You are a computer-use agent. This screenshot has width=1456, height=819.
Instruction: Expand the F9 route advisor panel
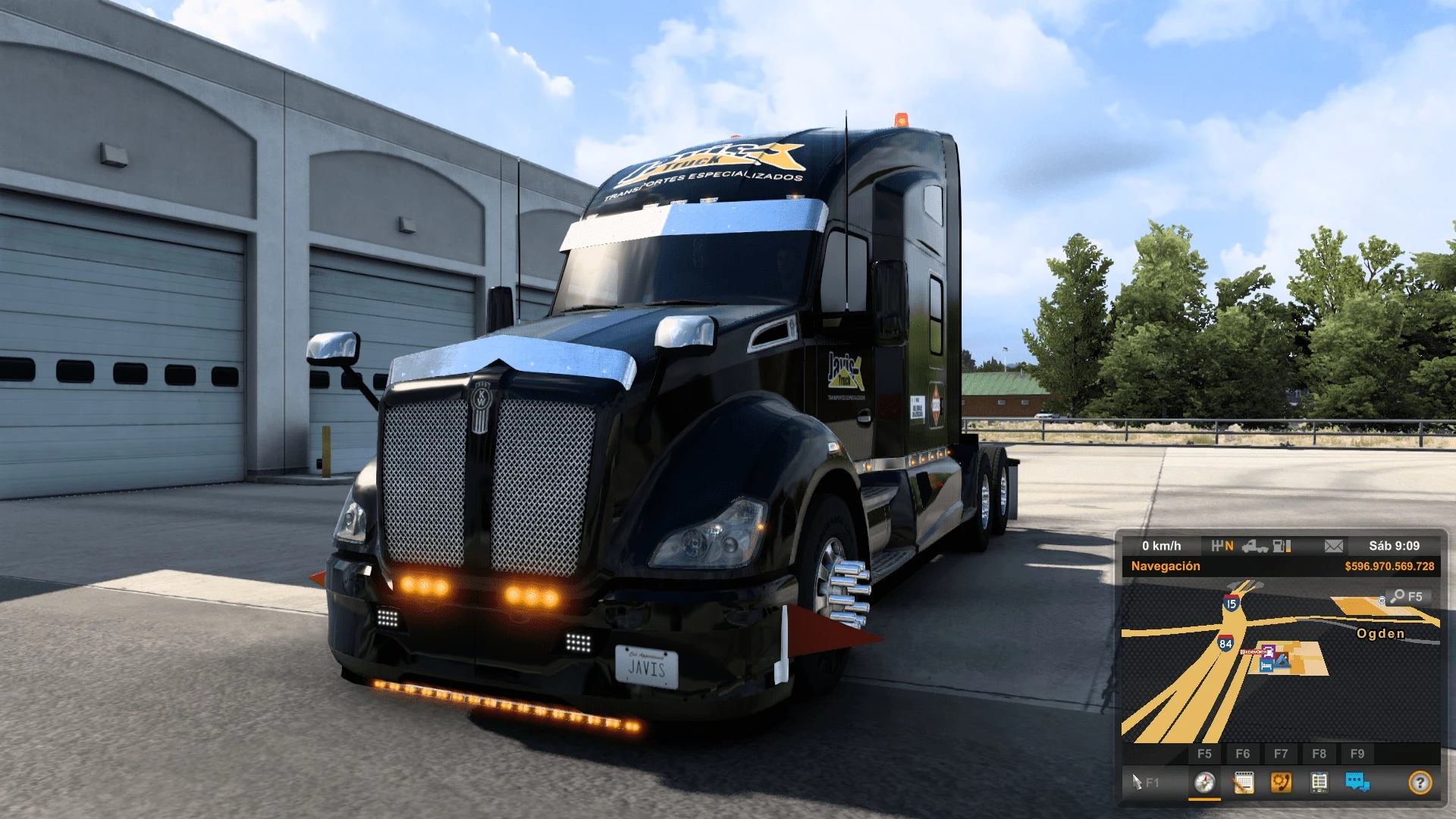pos(1357,752)
